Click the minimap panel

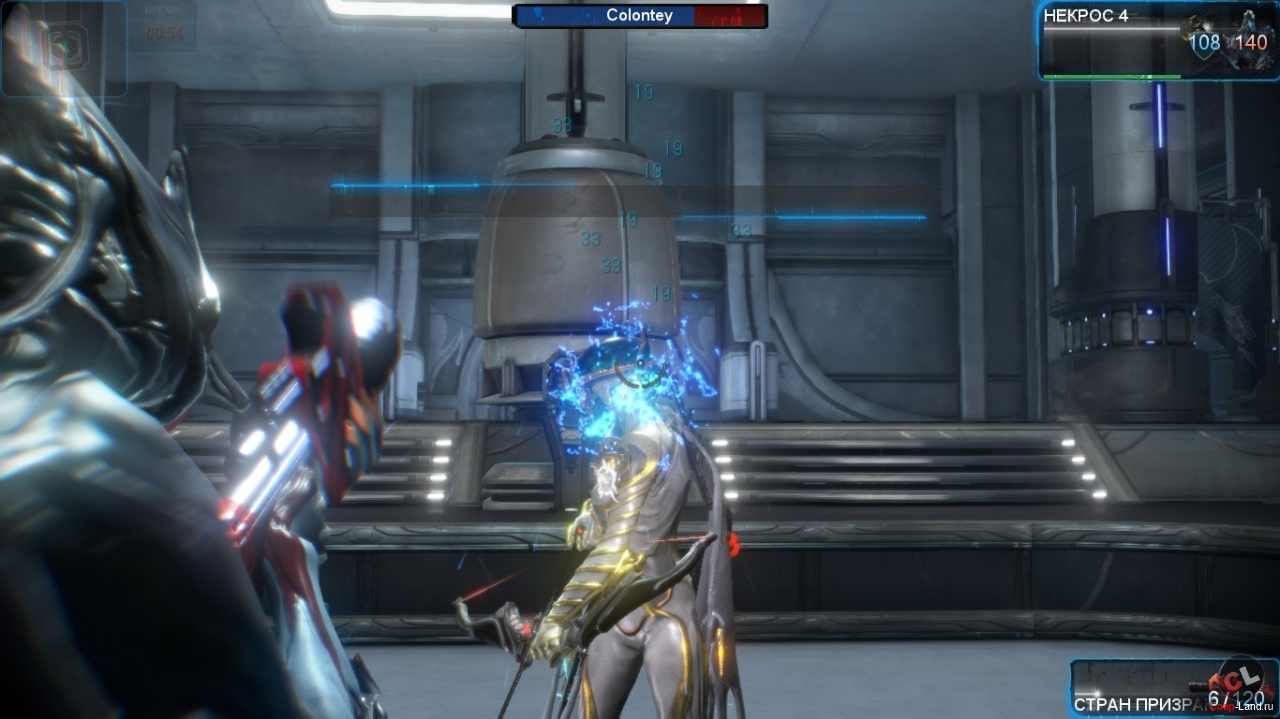(63, 48)
